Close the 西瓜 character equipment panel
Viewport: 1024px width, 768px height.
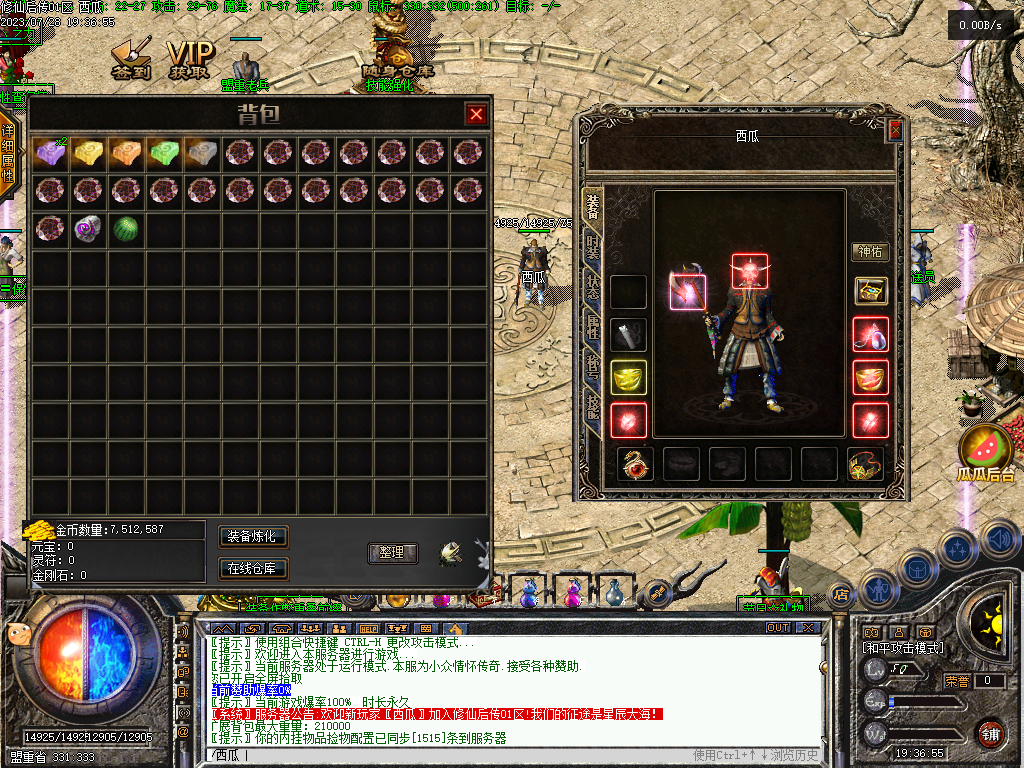click(895, 130)
